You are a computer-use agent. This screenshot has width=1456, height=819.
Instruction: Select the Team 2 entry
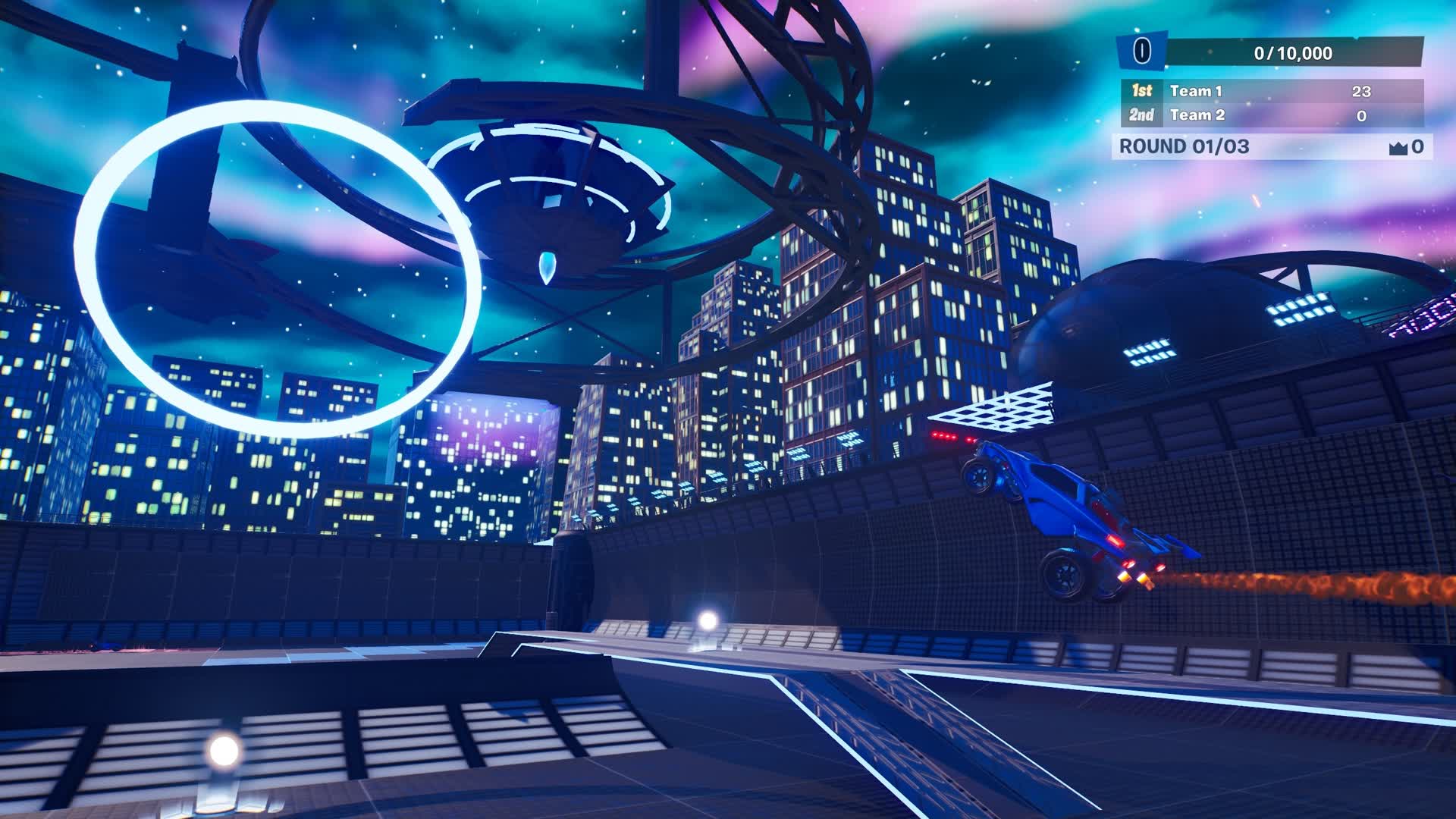(x=1198, y=116)
